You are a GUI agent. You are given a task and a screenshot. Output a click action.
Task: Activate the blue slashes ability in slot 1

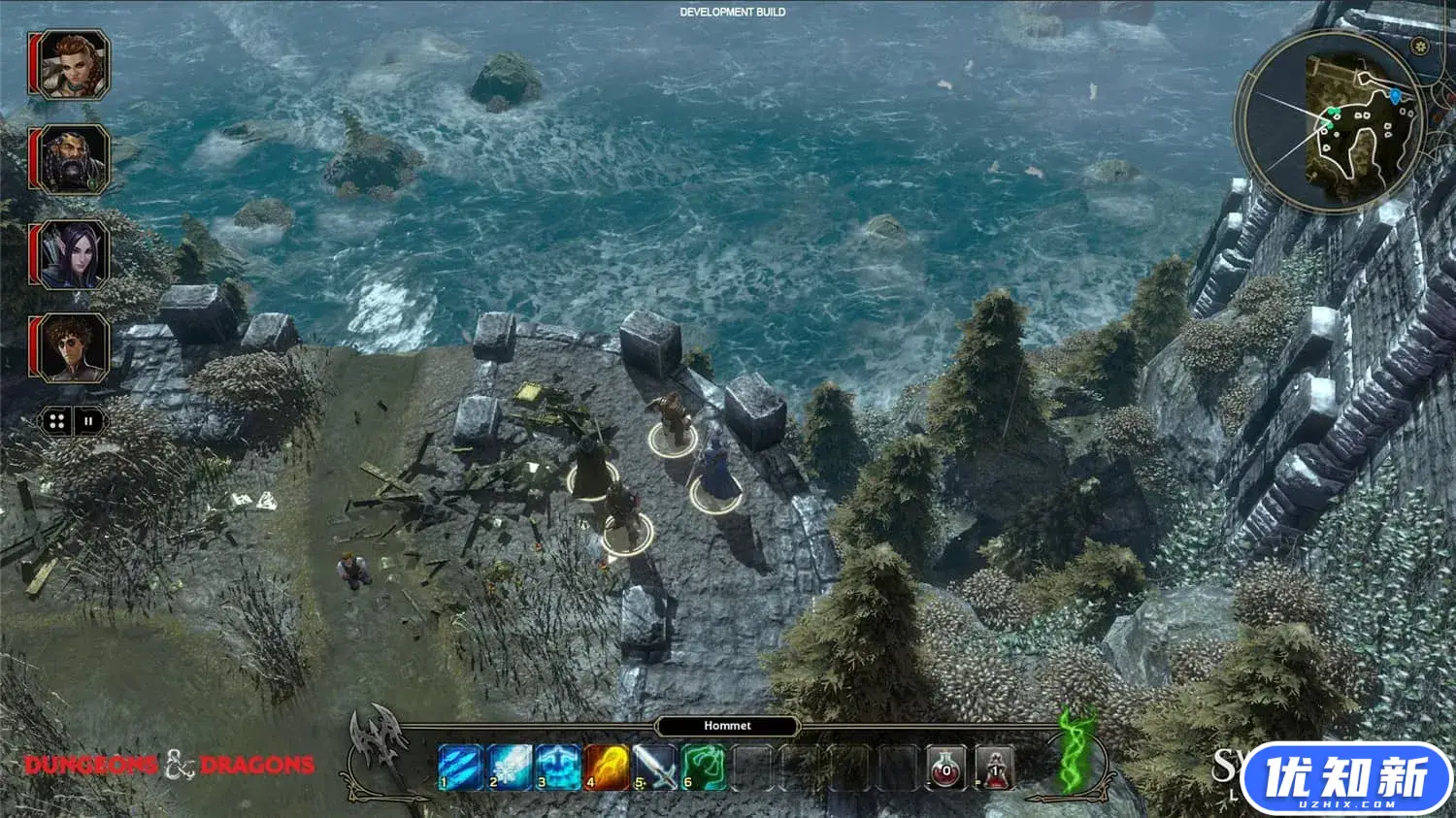click(x=460, y=768)
